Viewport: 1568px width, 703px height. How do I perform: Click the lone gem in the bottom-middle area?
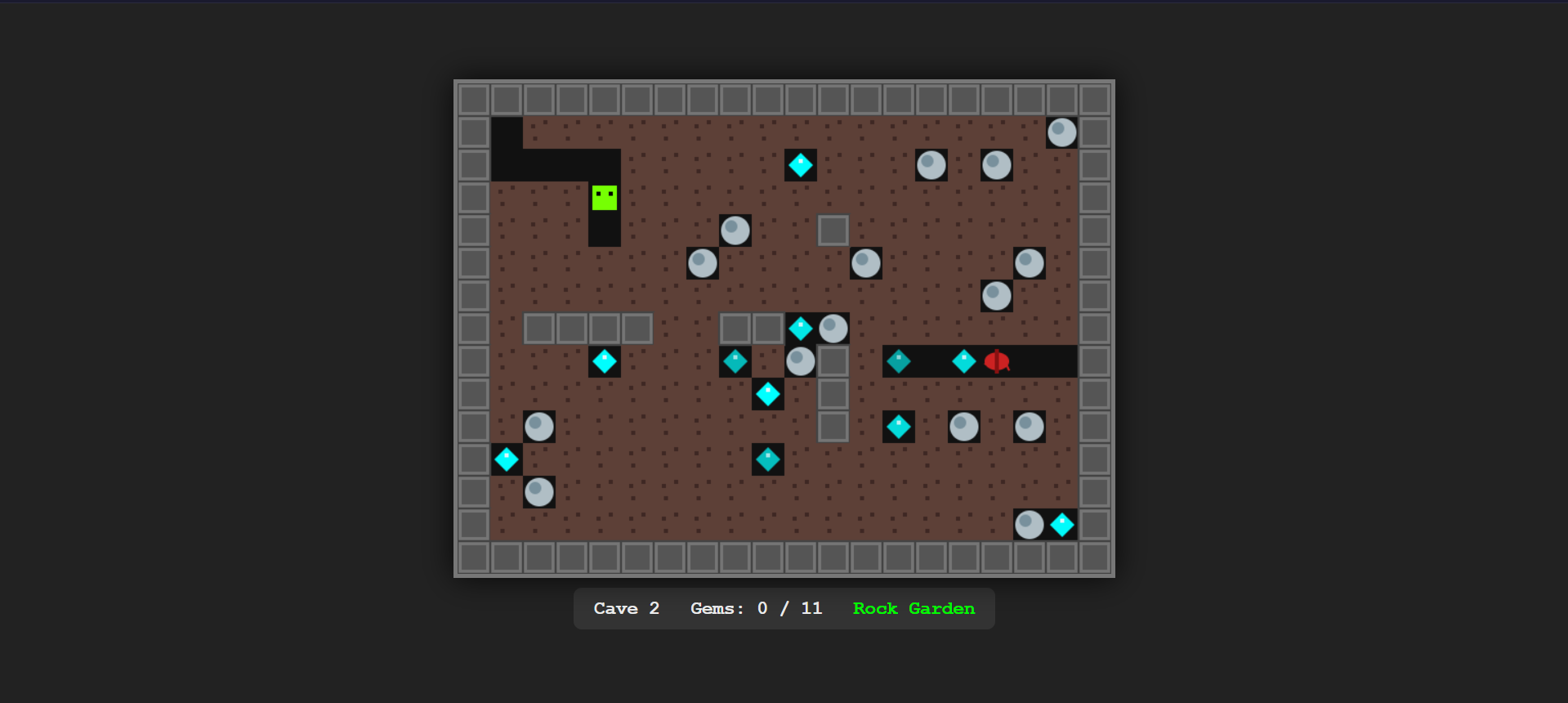[x=767, y=459]
